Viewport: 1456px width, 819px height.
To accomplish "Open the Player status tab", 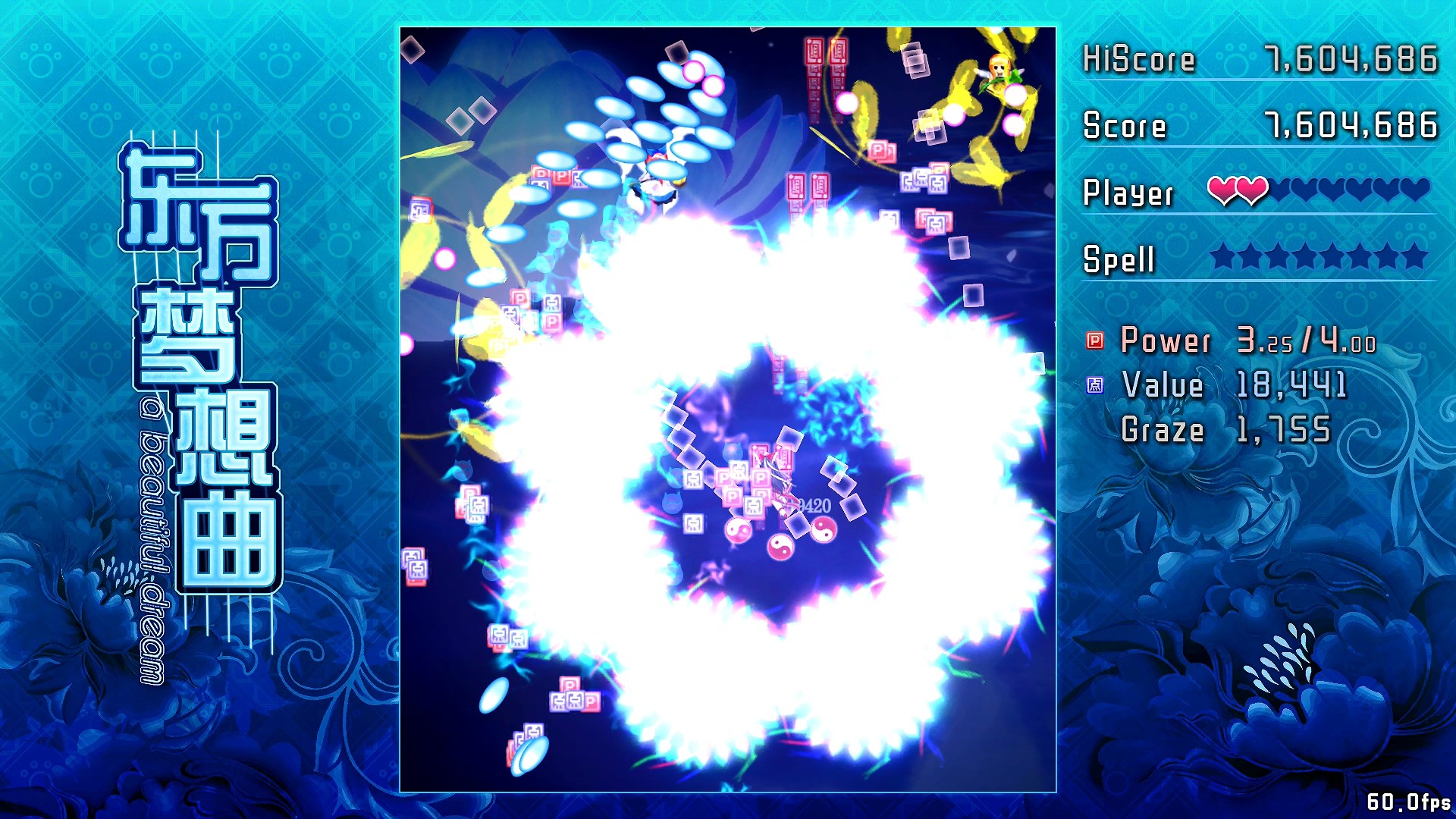I will 1130,192.
